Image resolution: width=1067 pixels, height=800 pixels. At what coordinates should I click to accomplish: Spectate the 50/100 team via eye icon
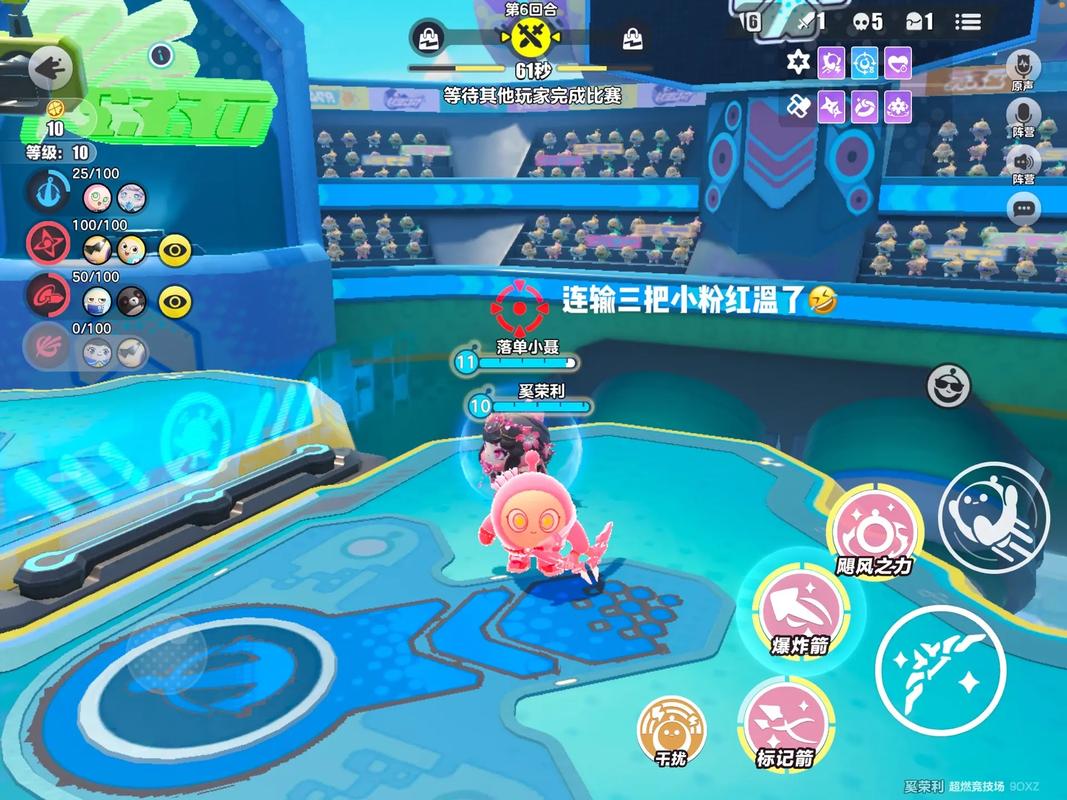(175, 299)
